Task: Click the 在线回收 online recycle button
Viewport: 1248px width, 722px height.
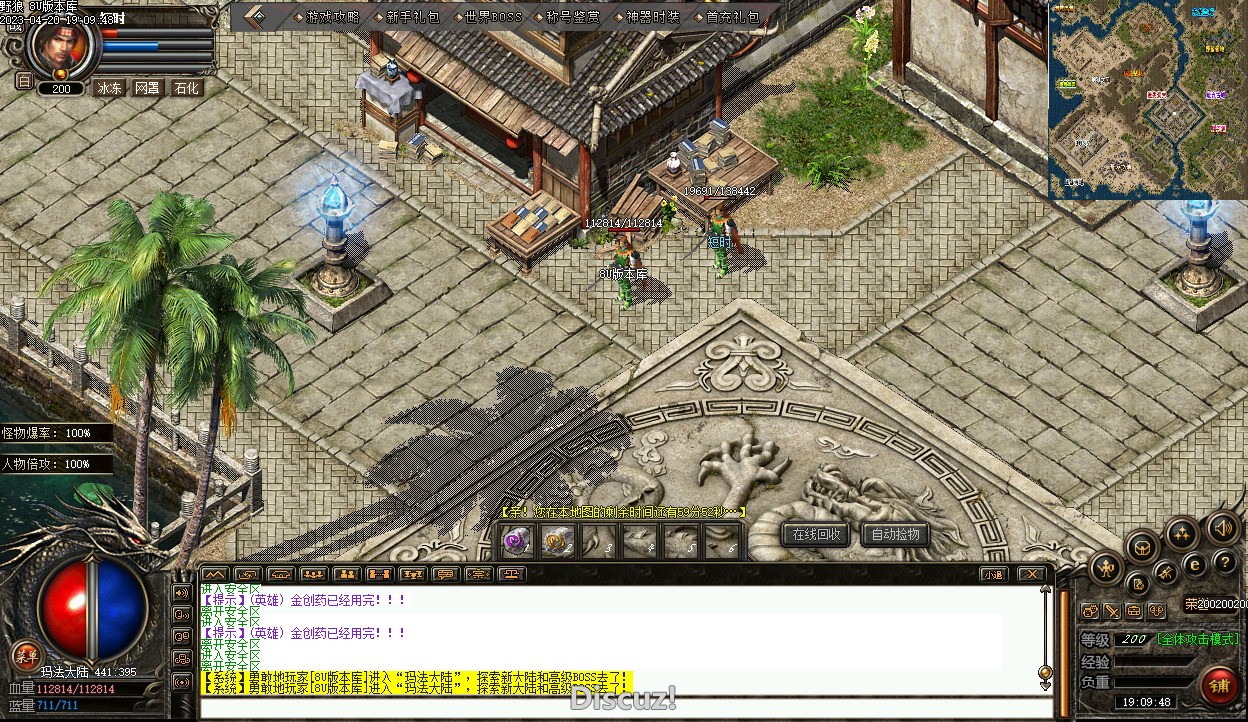Action: [815, 534]
